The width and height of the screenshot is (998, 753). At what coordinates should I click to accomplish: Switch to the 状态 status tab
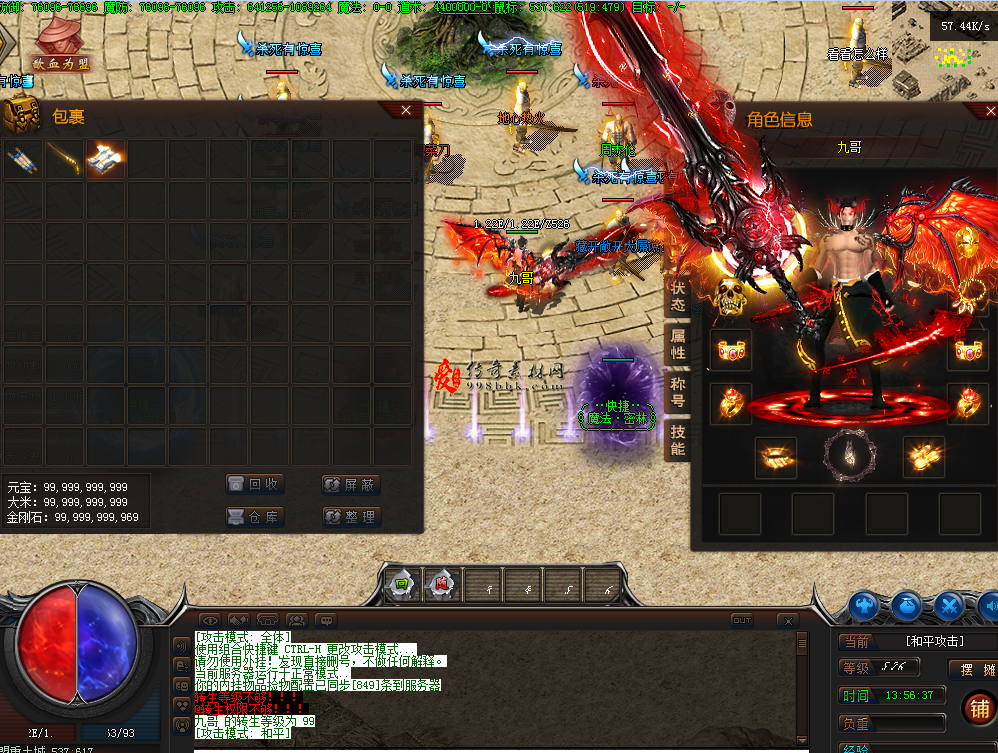pyautogui.click(x=678, y=295)
